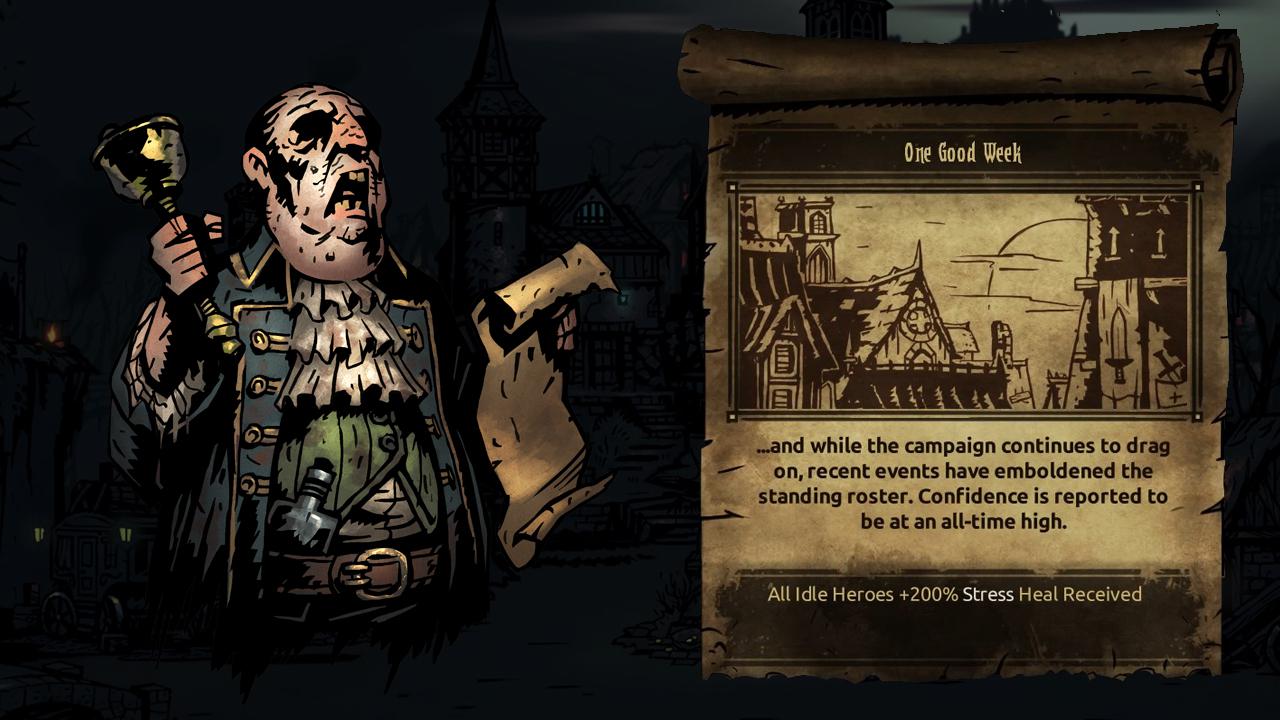The image size is (1280, 720).
Task: Click the All Idle Heroes +200% reward text
Action: pos(955,594)
